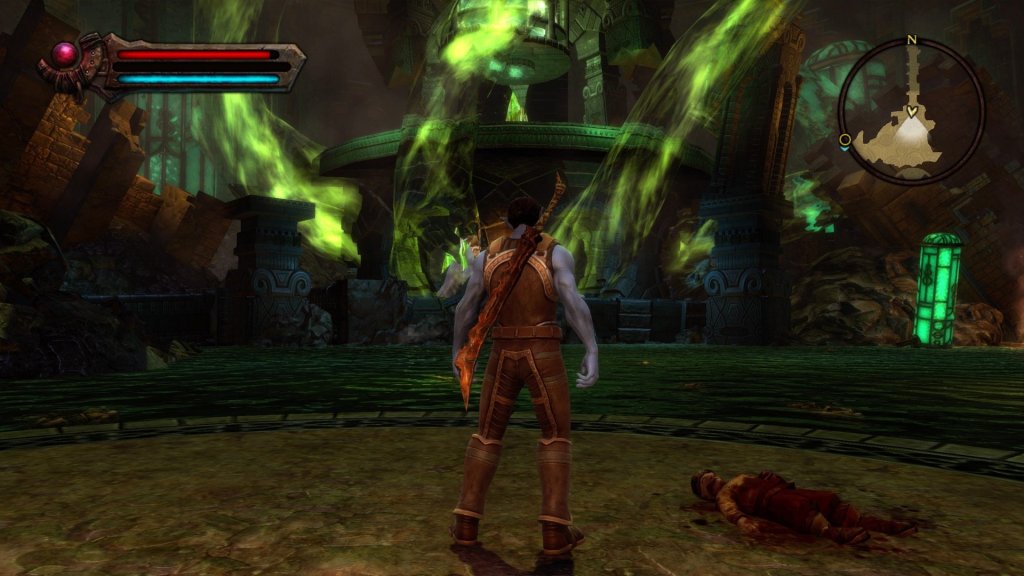The image size is (1024, 576).
Task: Open the circular minimap
Action: click(x=911, y=111)
